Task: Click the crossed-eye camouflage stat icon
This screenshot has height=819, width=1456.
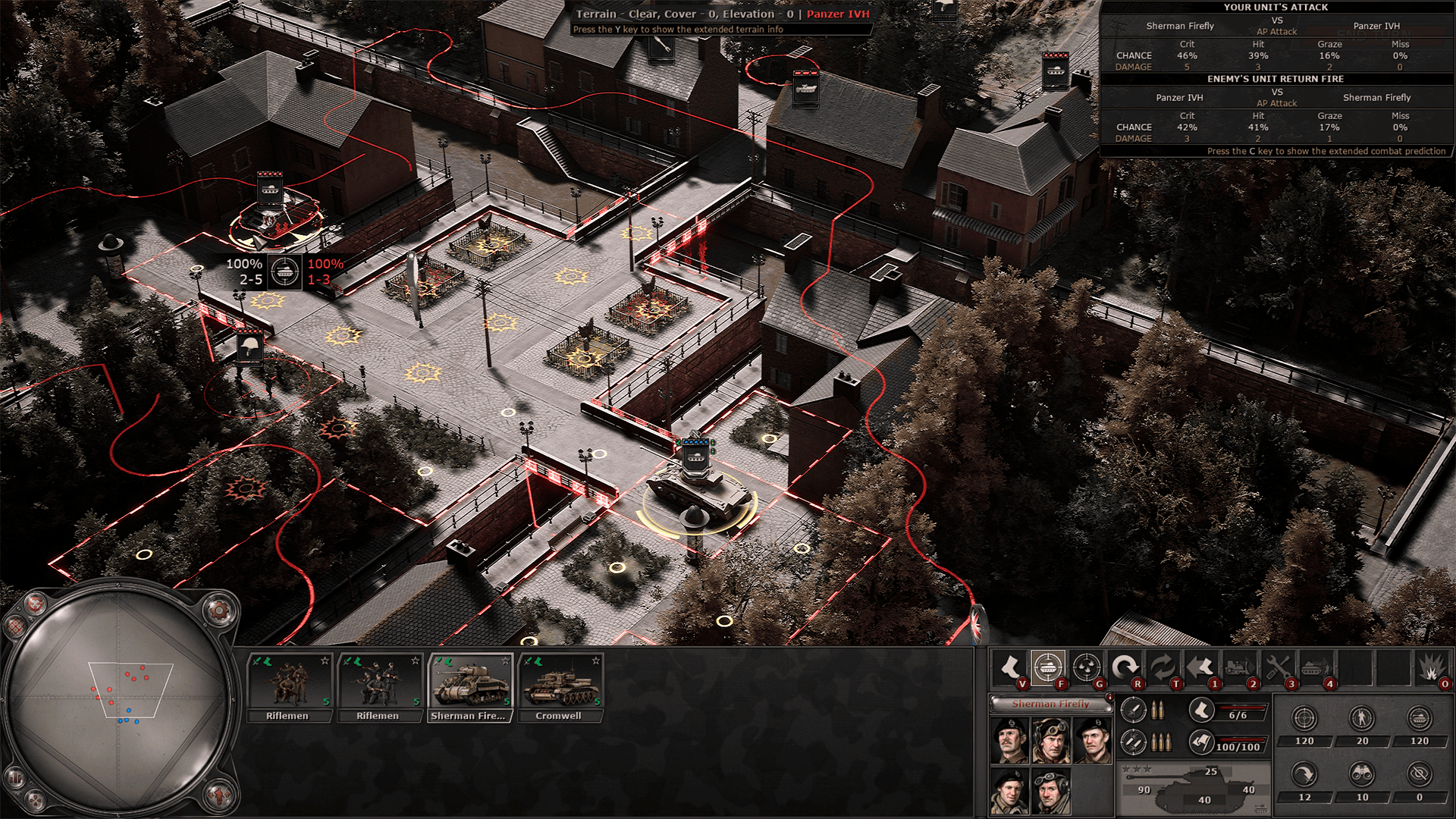Action: tap(1420, 775)
